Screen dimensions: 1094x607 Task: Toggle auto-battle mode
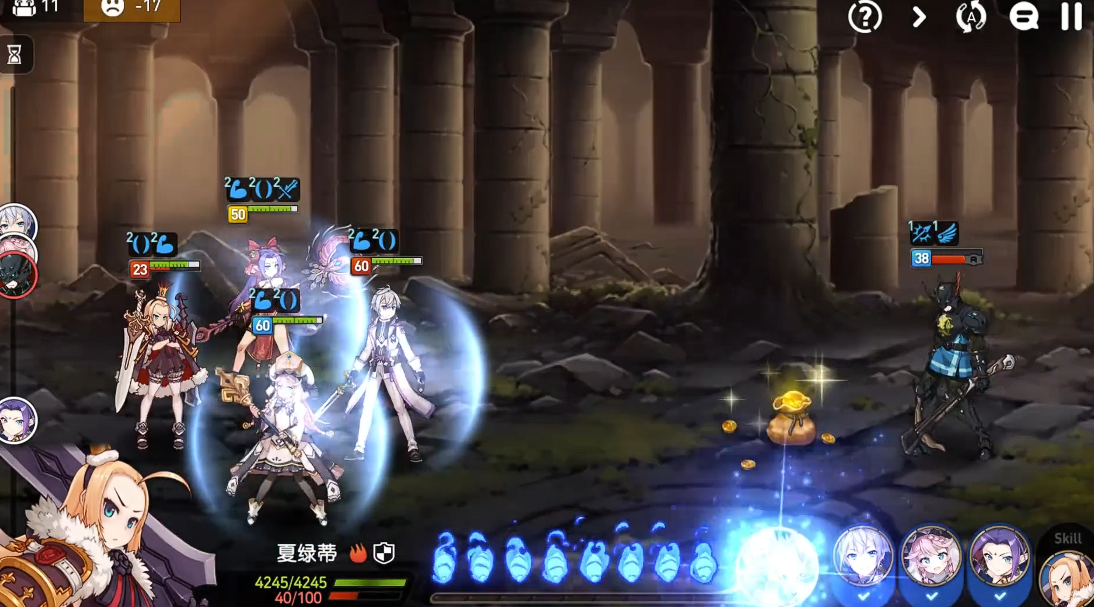click(x=970, y=16)
